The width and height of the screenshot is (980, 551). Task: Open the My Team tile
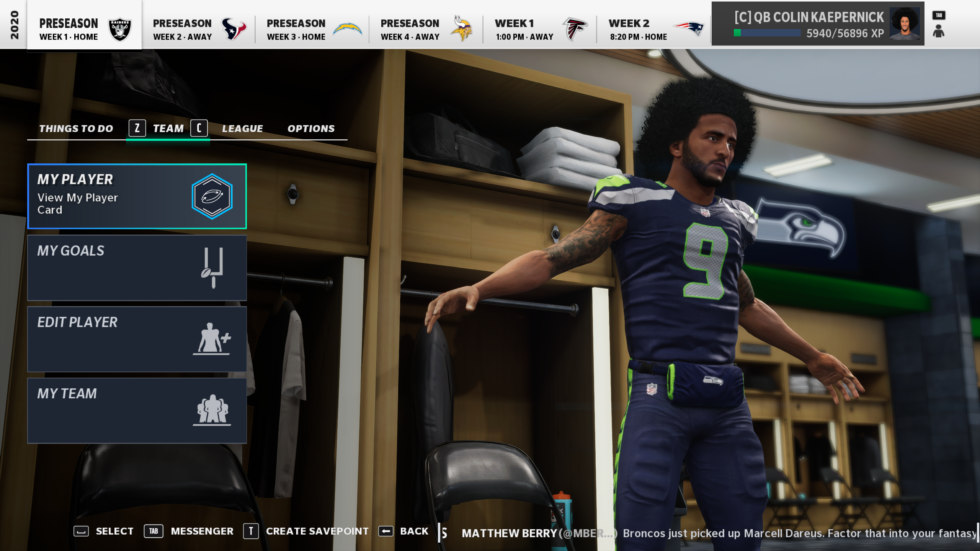point(137,410)
